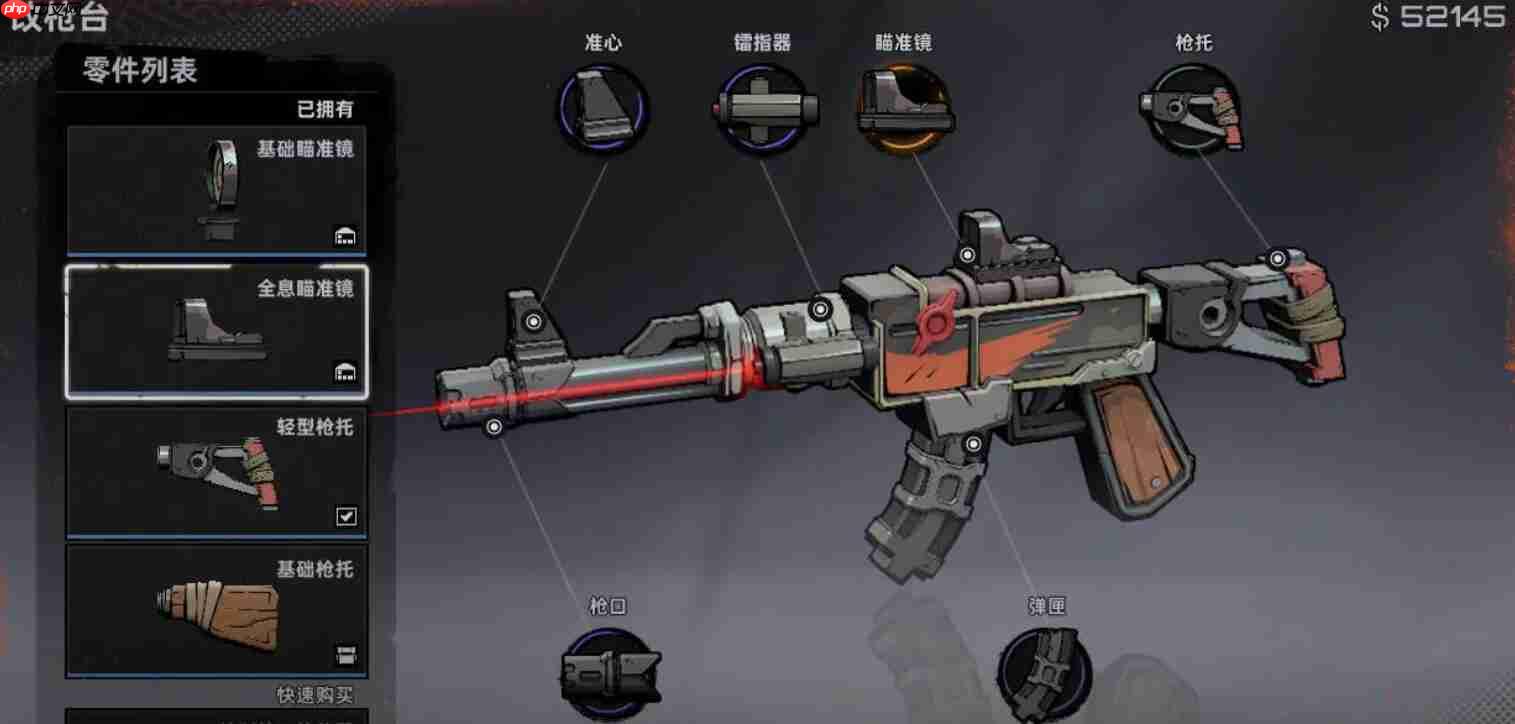The image size is (1515, 724).
Task: Open the 枪托 stock attachment slot
Action: coord(1194,109)
